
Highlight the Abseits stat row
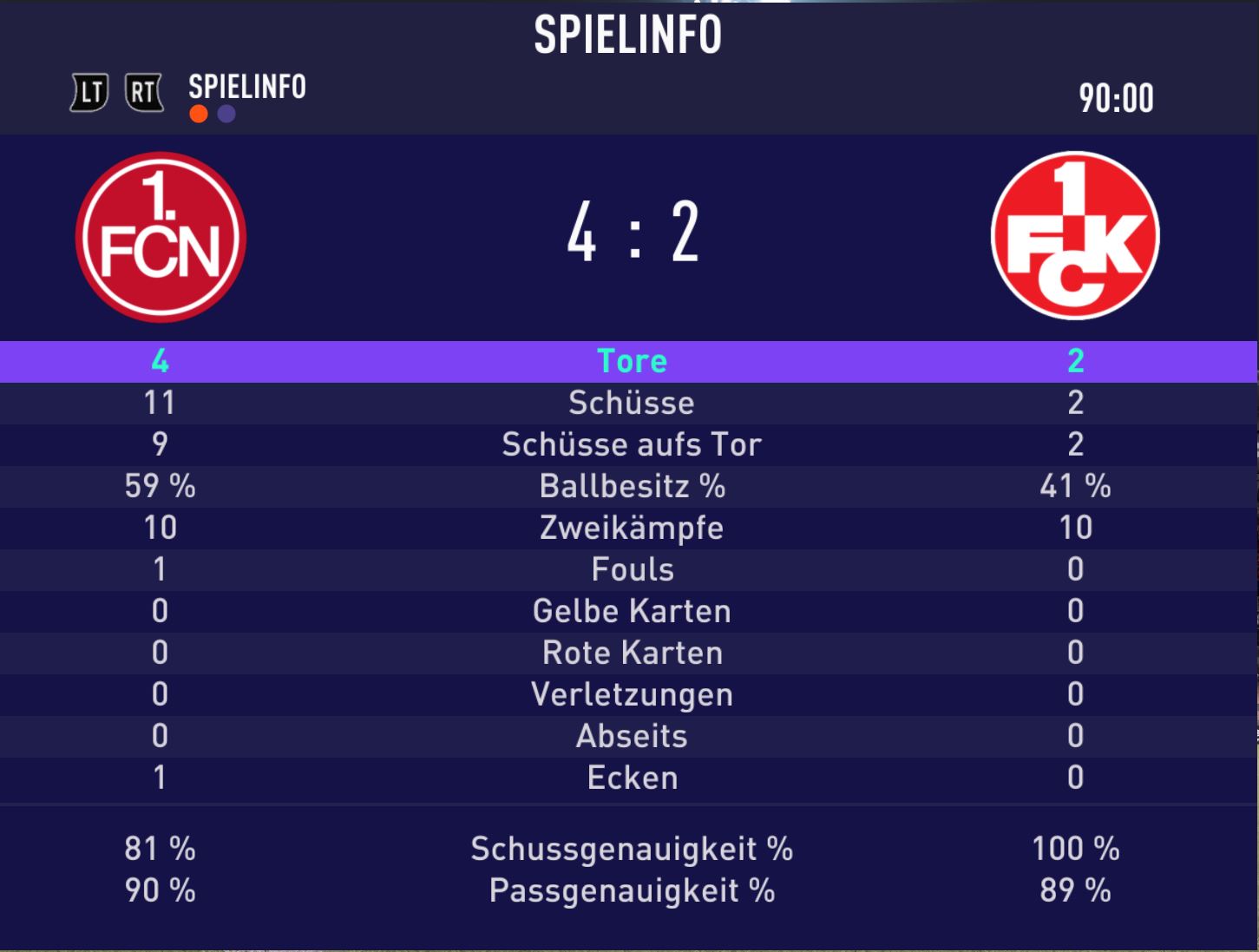pos(631,736)
